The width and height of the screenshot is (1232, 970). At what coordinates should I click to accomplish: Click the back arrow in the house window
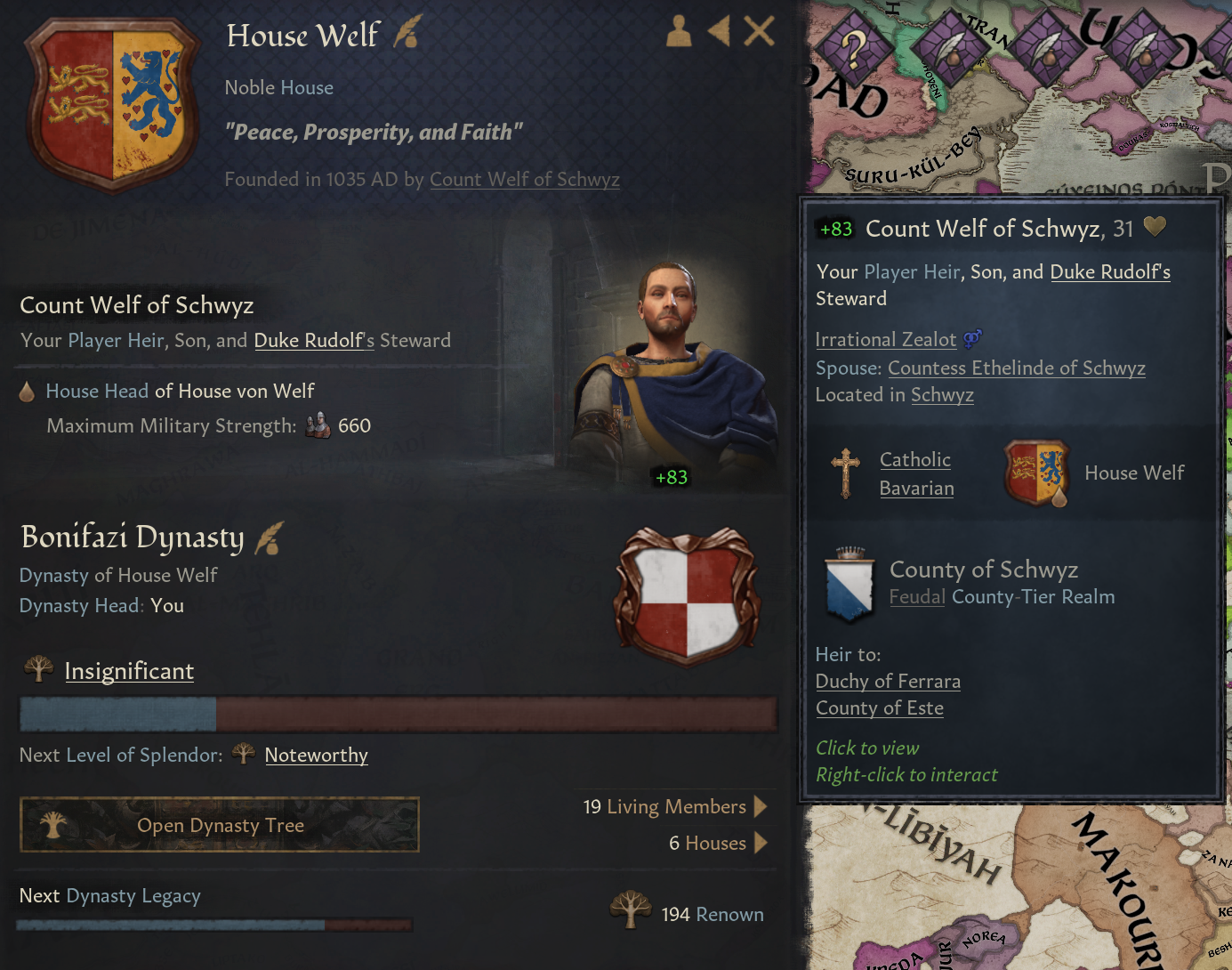pos(719,30)
